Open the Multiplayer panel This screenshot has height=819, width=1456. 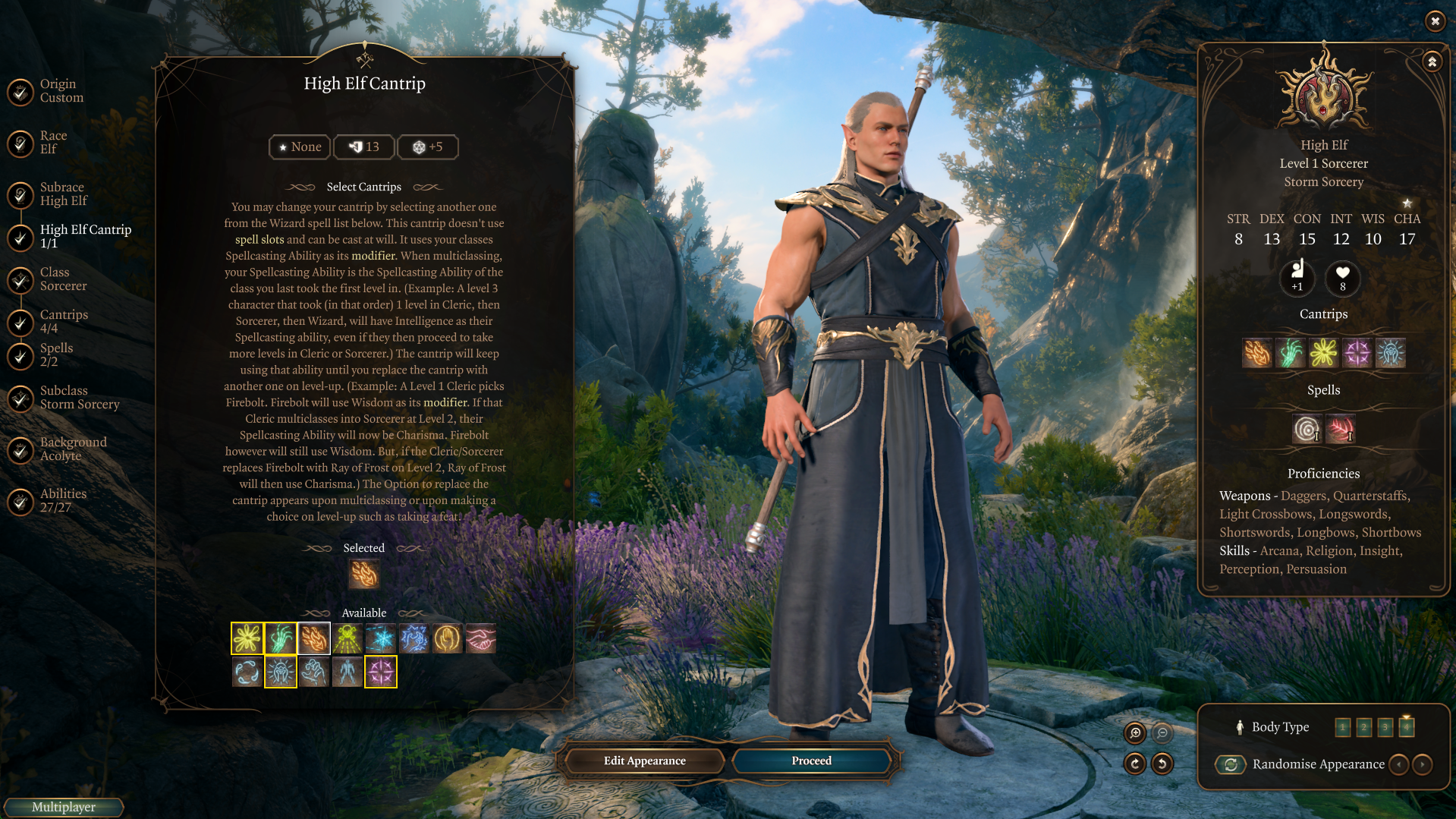click(64, 807)
